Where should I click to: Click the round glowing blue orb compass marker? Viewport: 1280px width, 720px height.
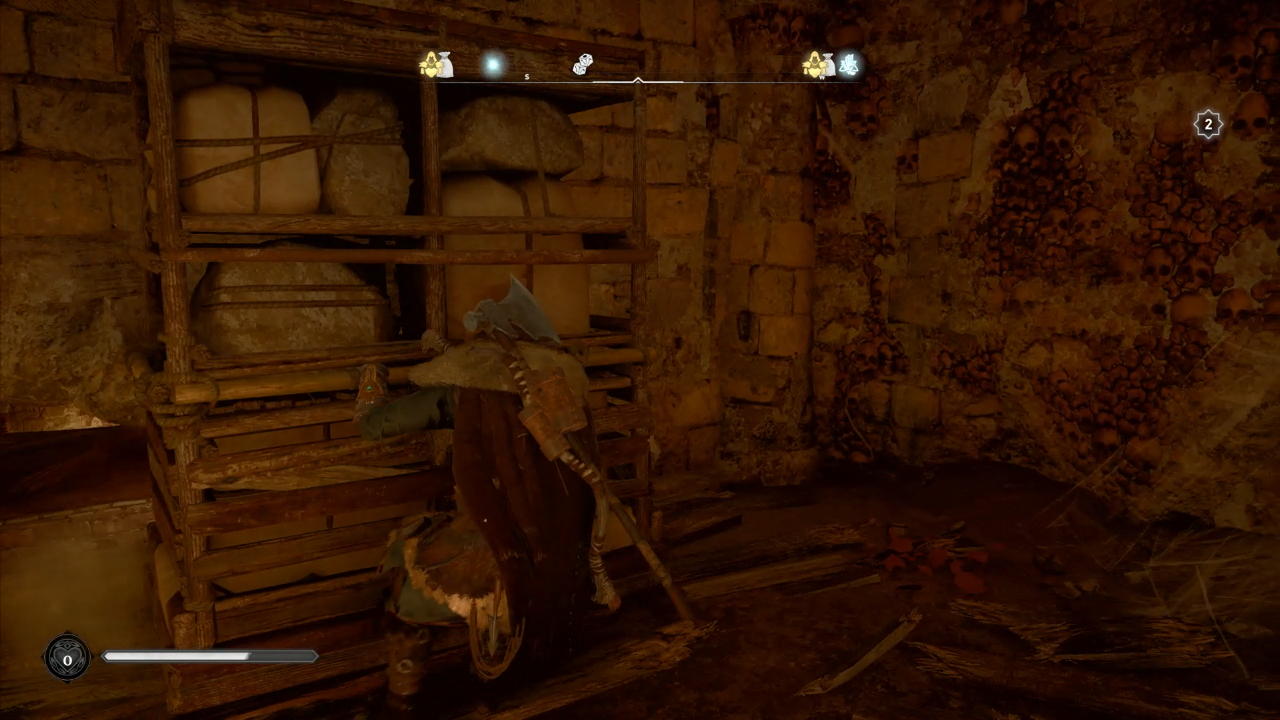(492, 65)
